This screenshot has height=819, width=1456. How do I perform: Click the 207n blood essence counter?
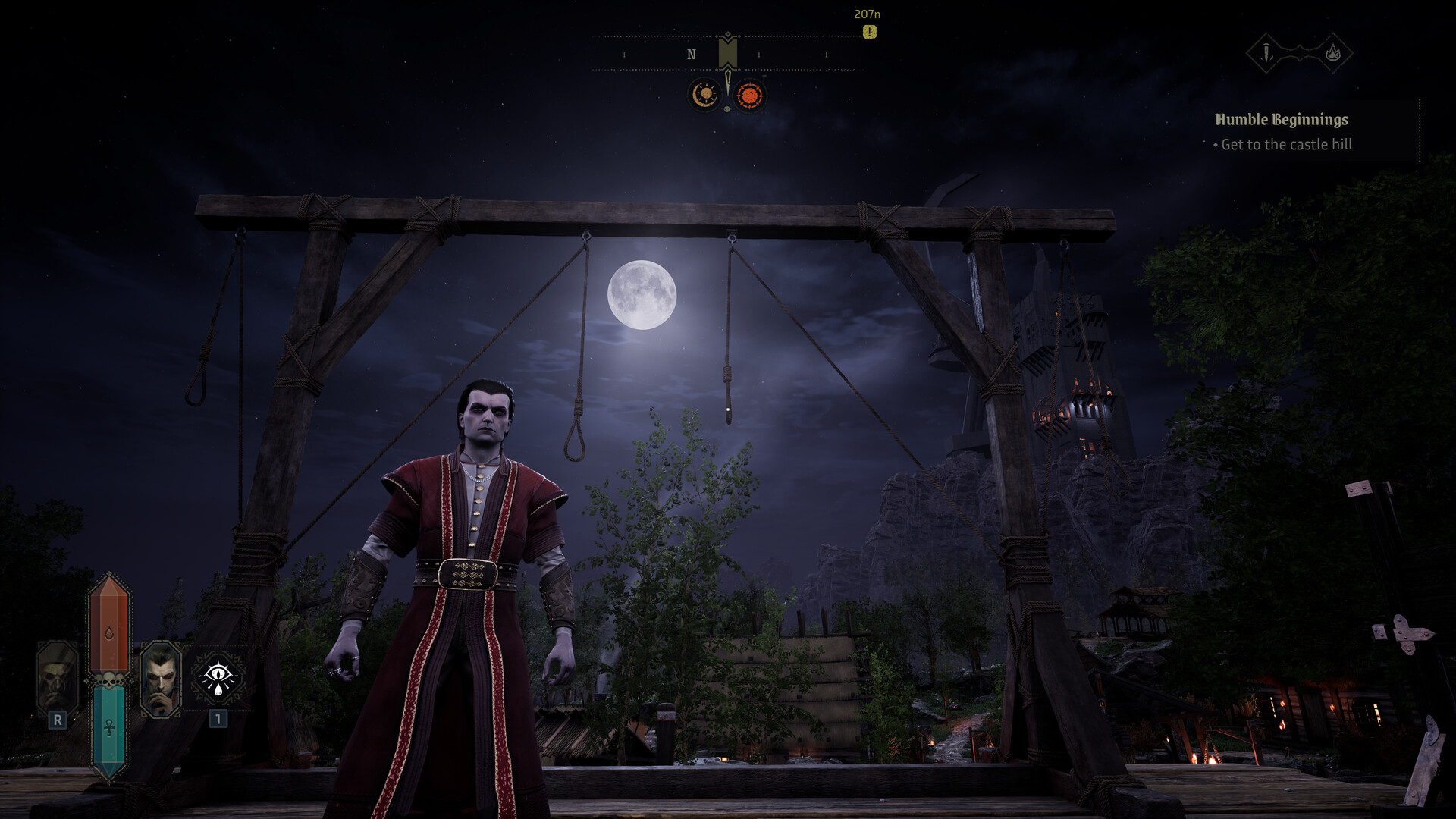click(x=867, y=14)
